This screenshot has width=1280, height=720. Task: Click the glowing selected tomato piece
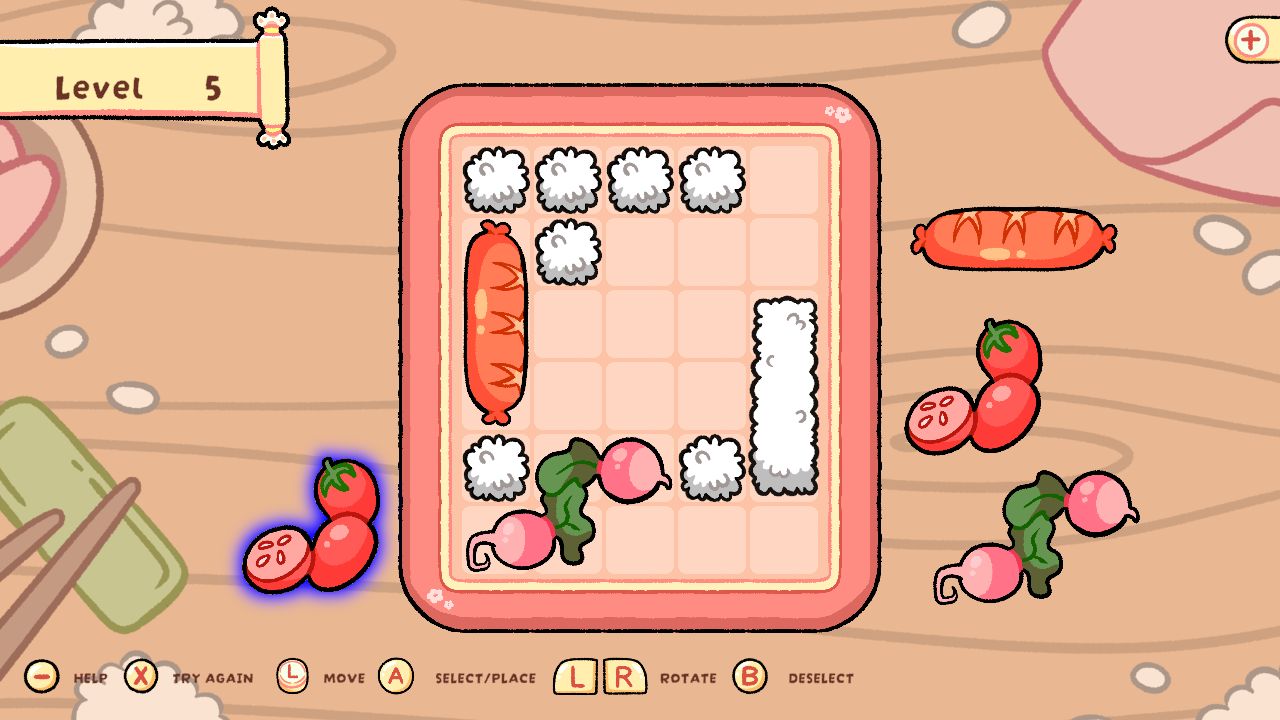(310, 520)
